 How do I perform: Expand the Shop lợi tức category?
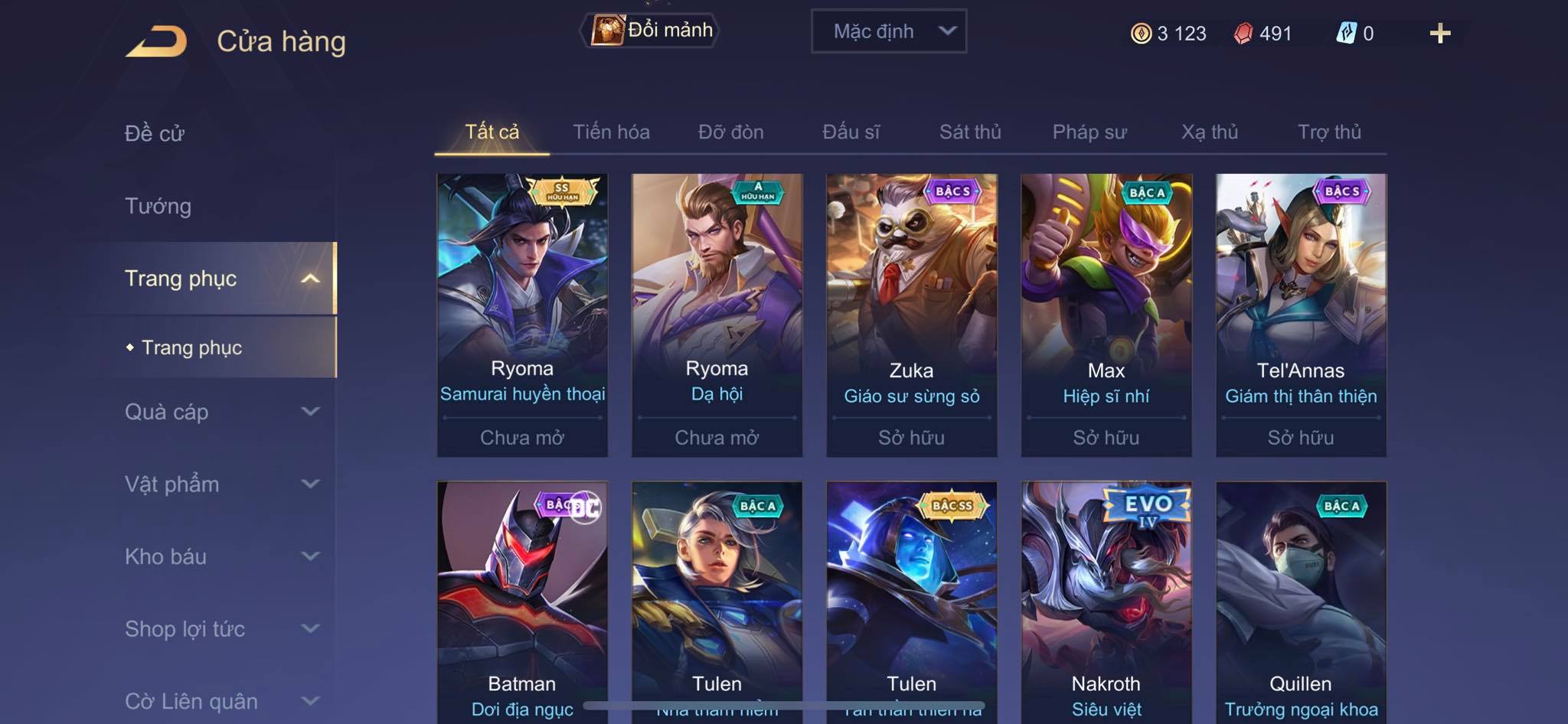(x=220, y=629)
